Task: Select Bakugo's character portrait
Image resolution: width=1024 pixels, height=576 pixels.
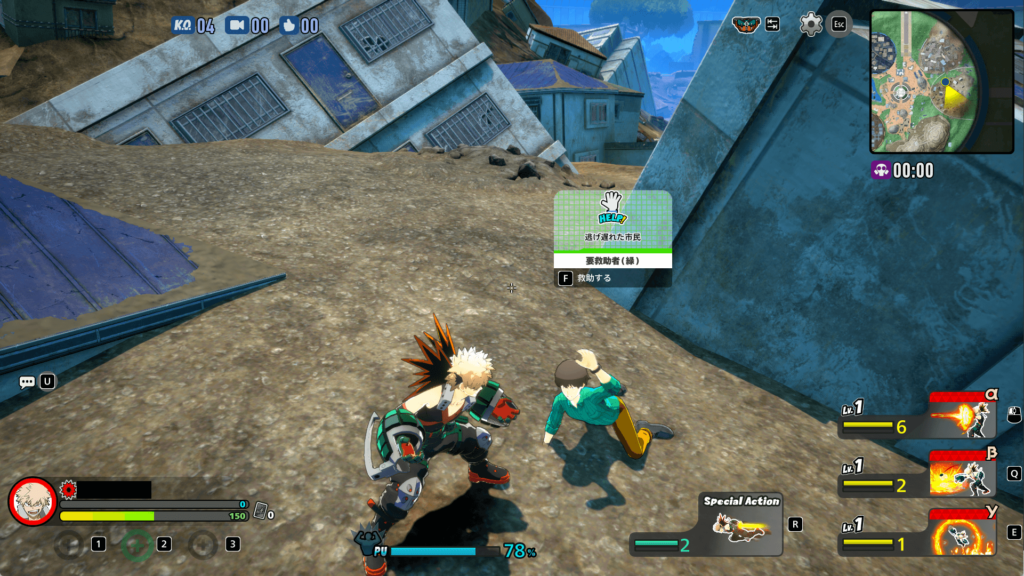Action: point(32,501)
